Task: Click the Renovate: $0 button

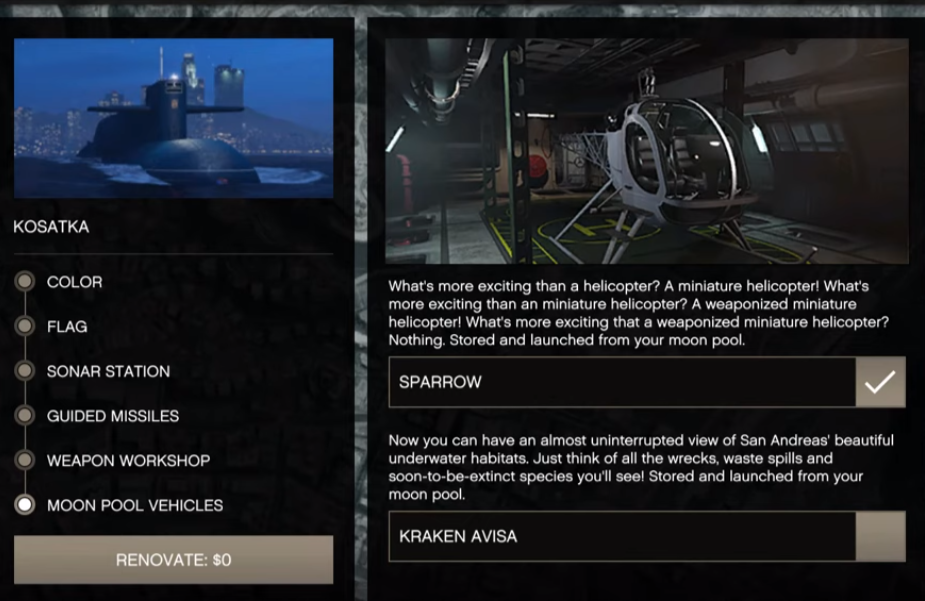Action: pyautogui.click(x=173, y=560)
